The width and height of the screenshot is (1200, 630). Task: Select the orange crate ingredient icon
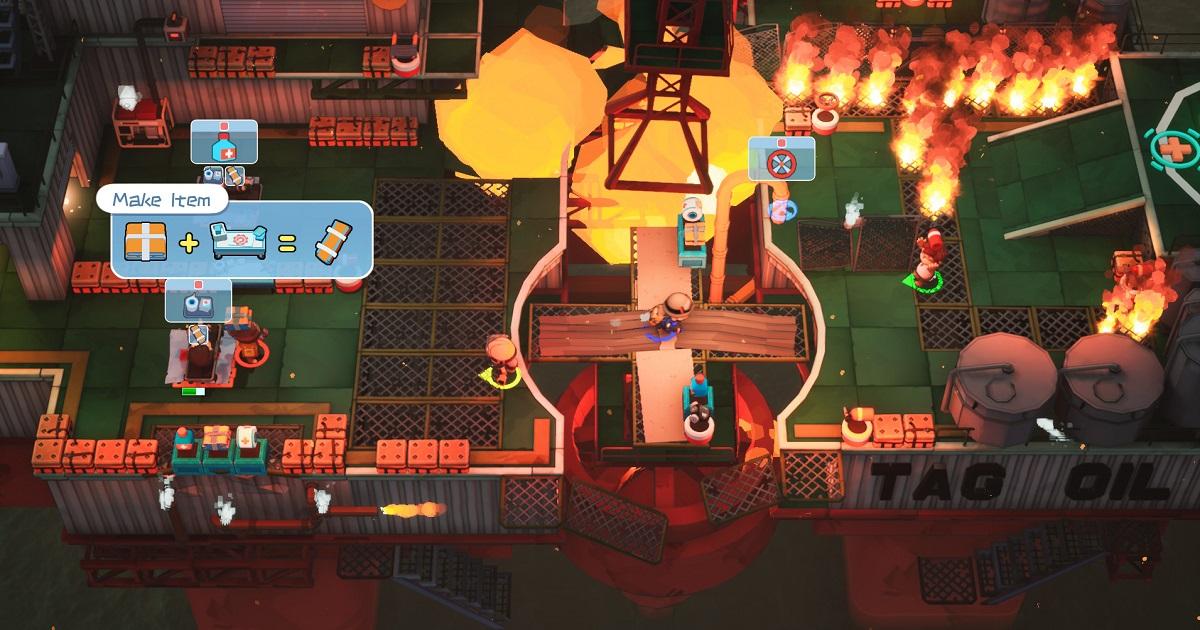click(x=144, y=240)
